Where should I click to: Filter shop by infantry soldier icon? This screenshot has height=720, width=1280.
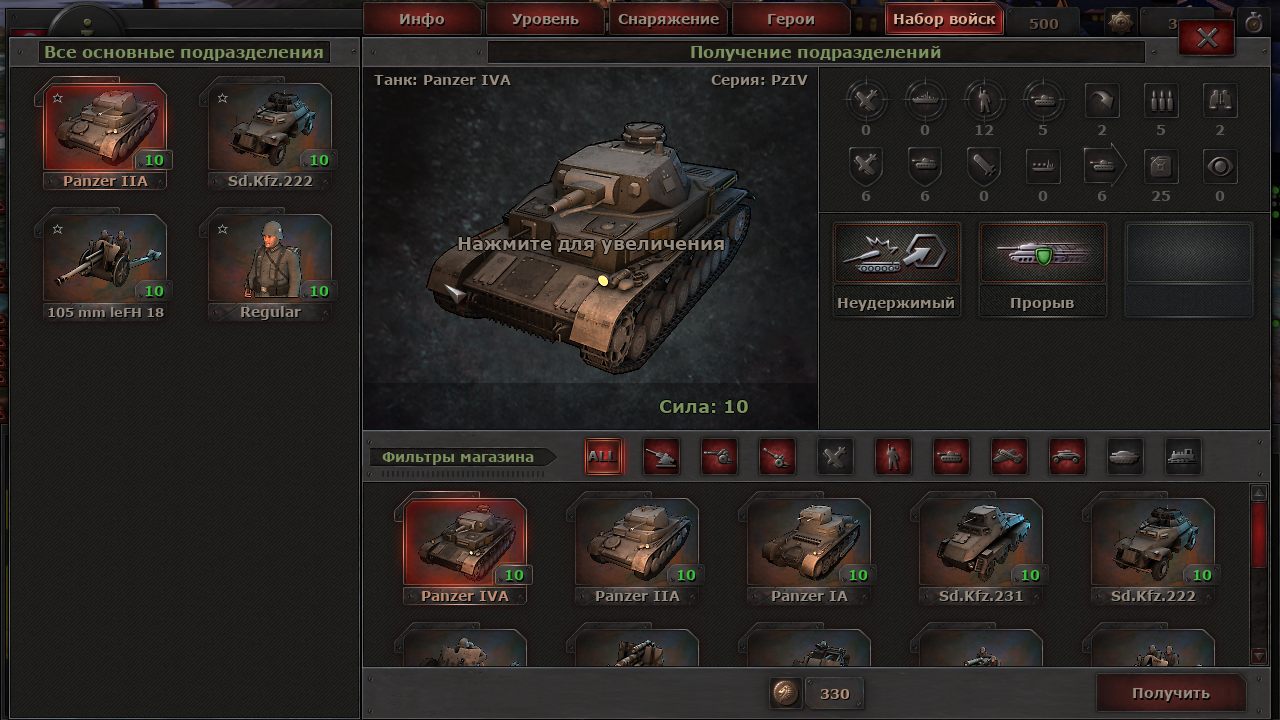coord(893,457)
